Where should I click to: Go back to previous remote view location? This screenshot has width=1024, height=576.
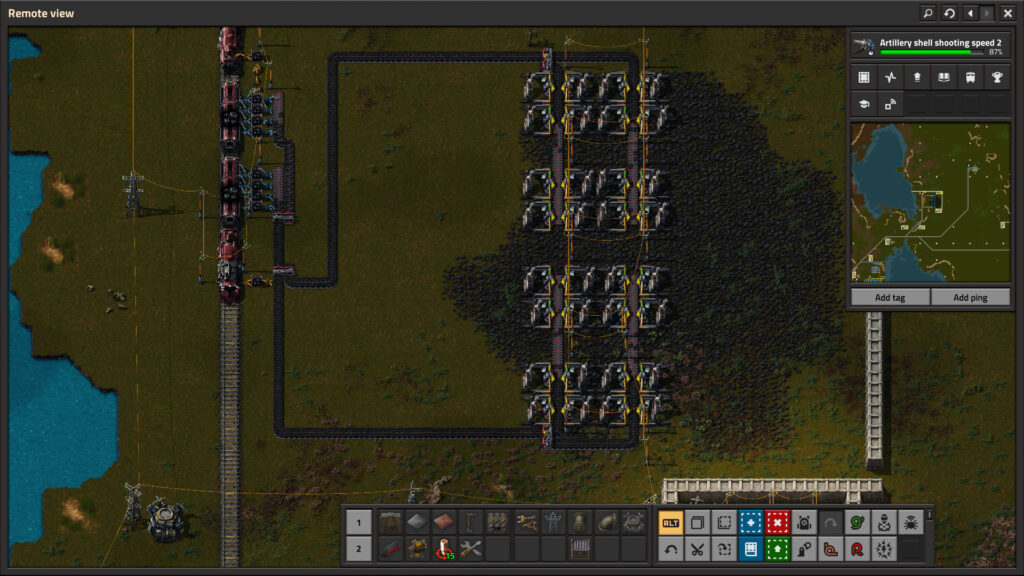[x=969, y=13]
